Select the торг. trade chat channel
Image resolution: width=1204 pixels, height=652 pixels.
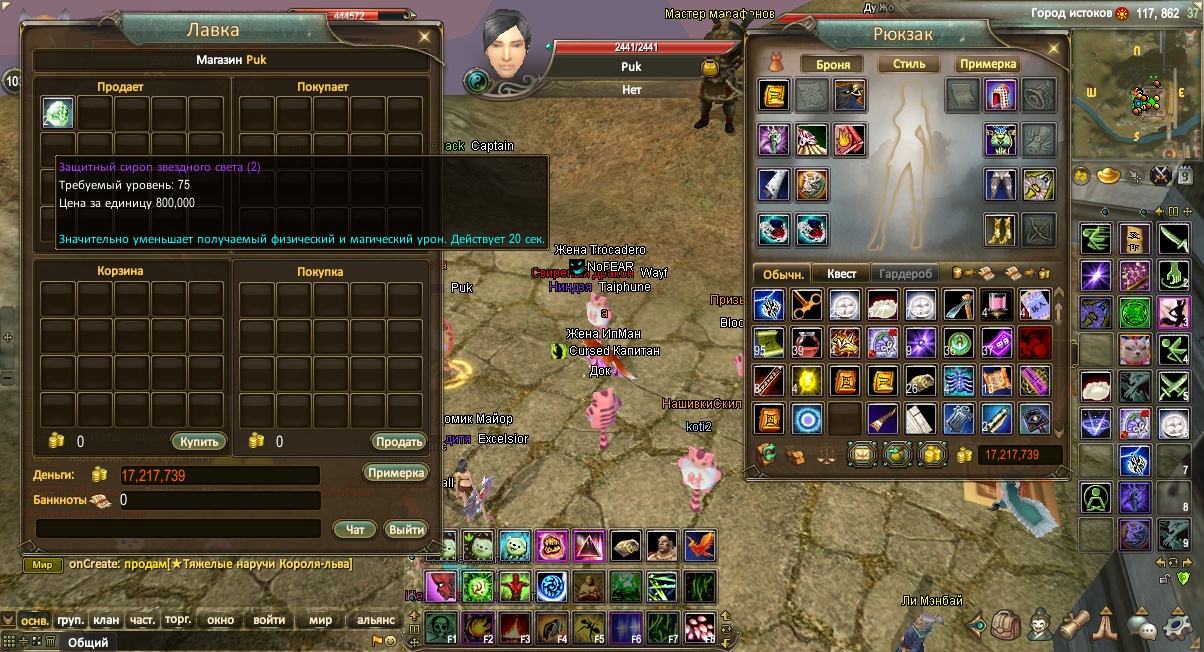click(x=178, y=620)
